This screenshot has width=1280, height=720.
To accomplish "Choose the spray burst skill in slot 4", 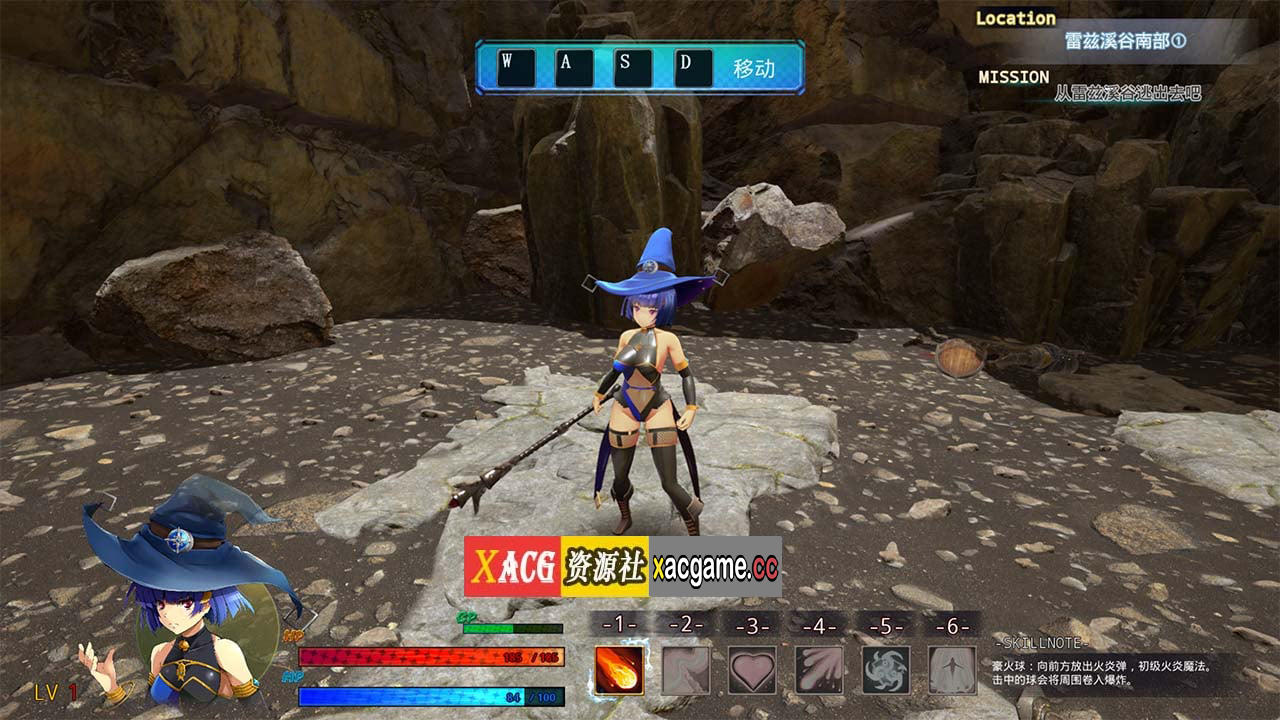I will 819,669.
